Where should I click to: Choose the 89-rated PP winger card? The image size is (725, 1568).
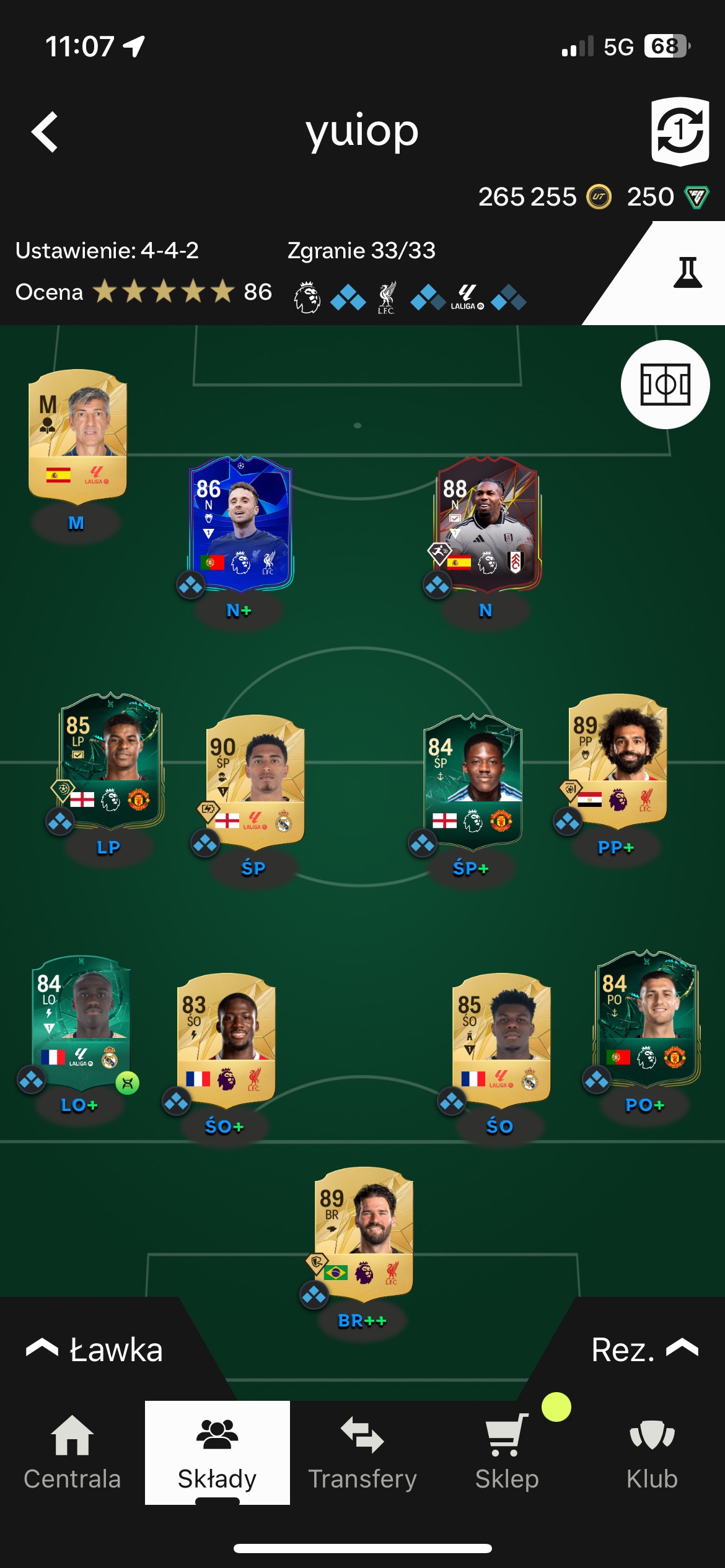pyautogui.click(x=618, y=760)
